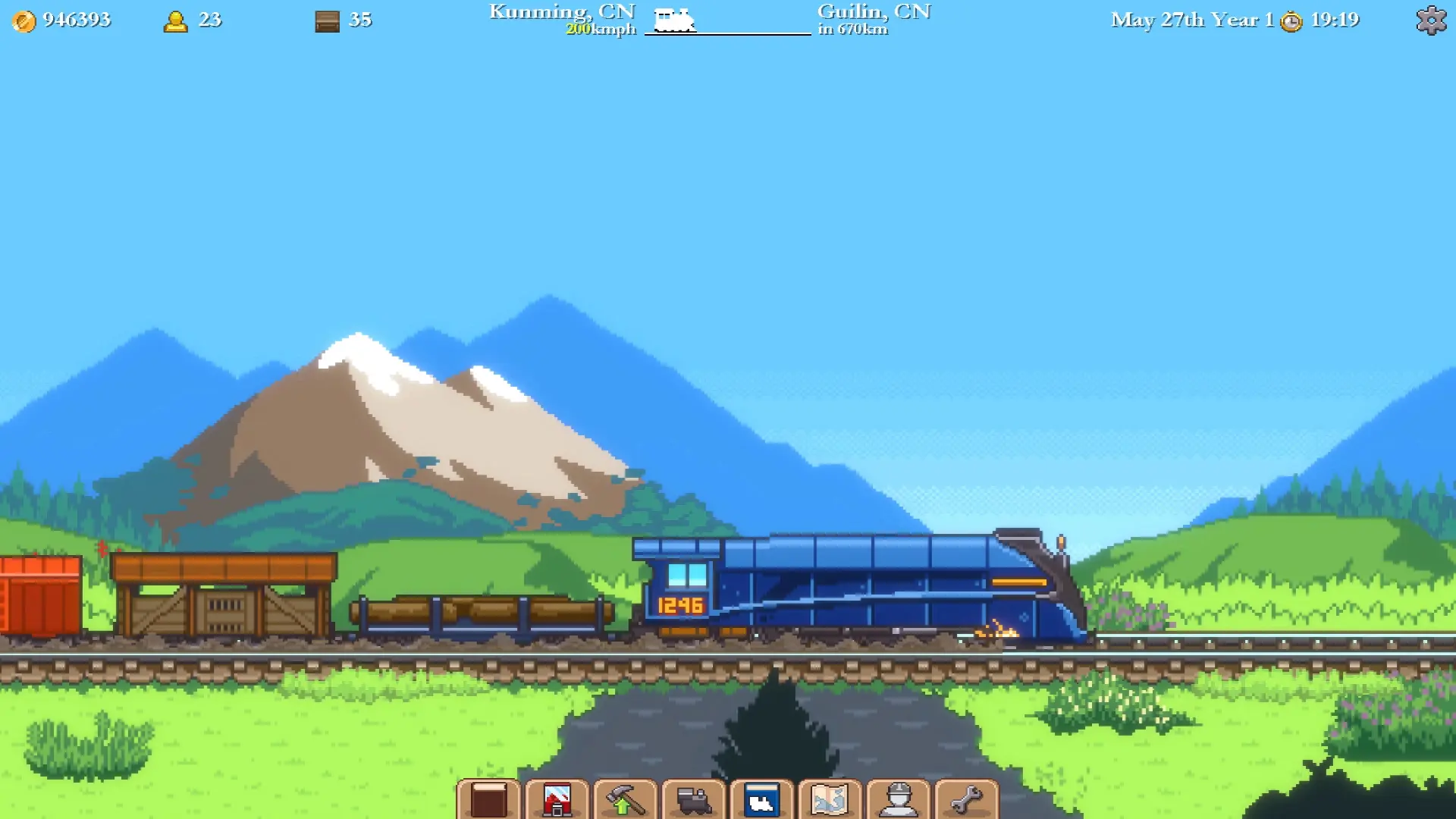Open the settings gear in top-right corner
1456x819 pixels.
tap(1432, 20)
